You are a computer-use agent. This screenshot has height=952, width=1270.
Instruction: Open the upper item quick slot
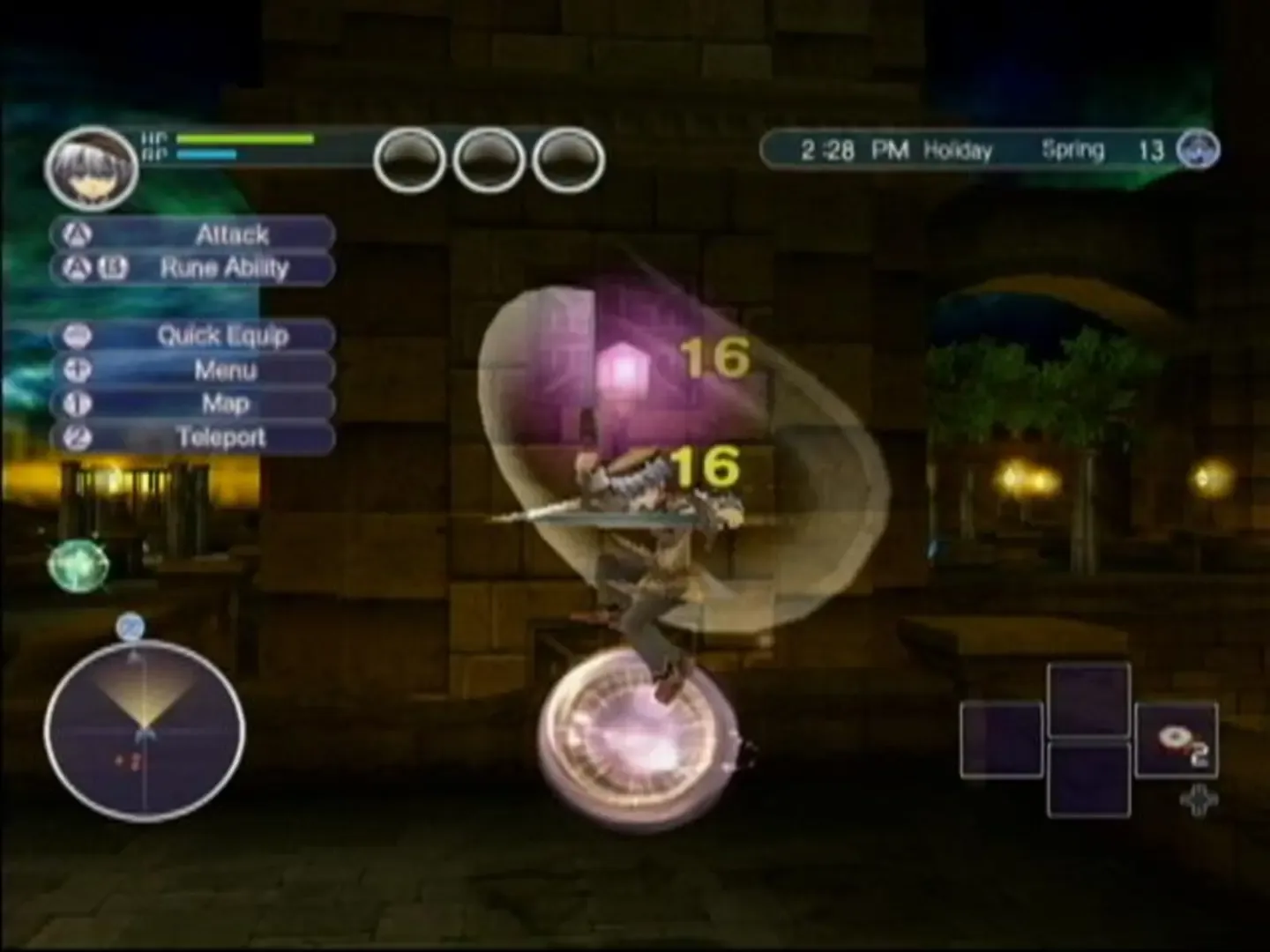coord(1089,699)
